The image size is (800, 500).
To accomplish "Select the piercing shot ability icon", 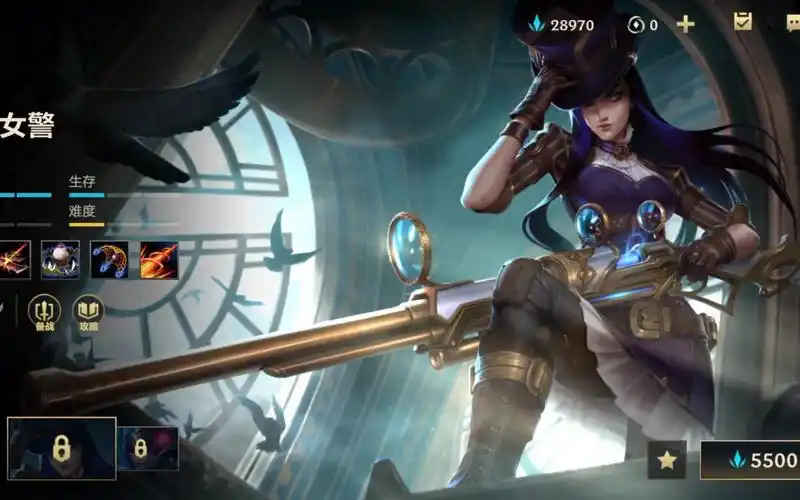I will pos(12,260).
